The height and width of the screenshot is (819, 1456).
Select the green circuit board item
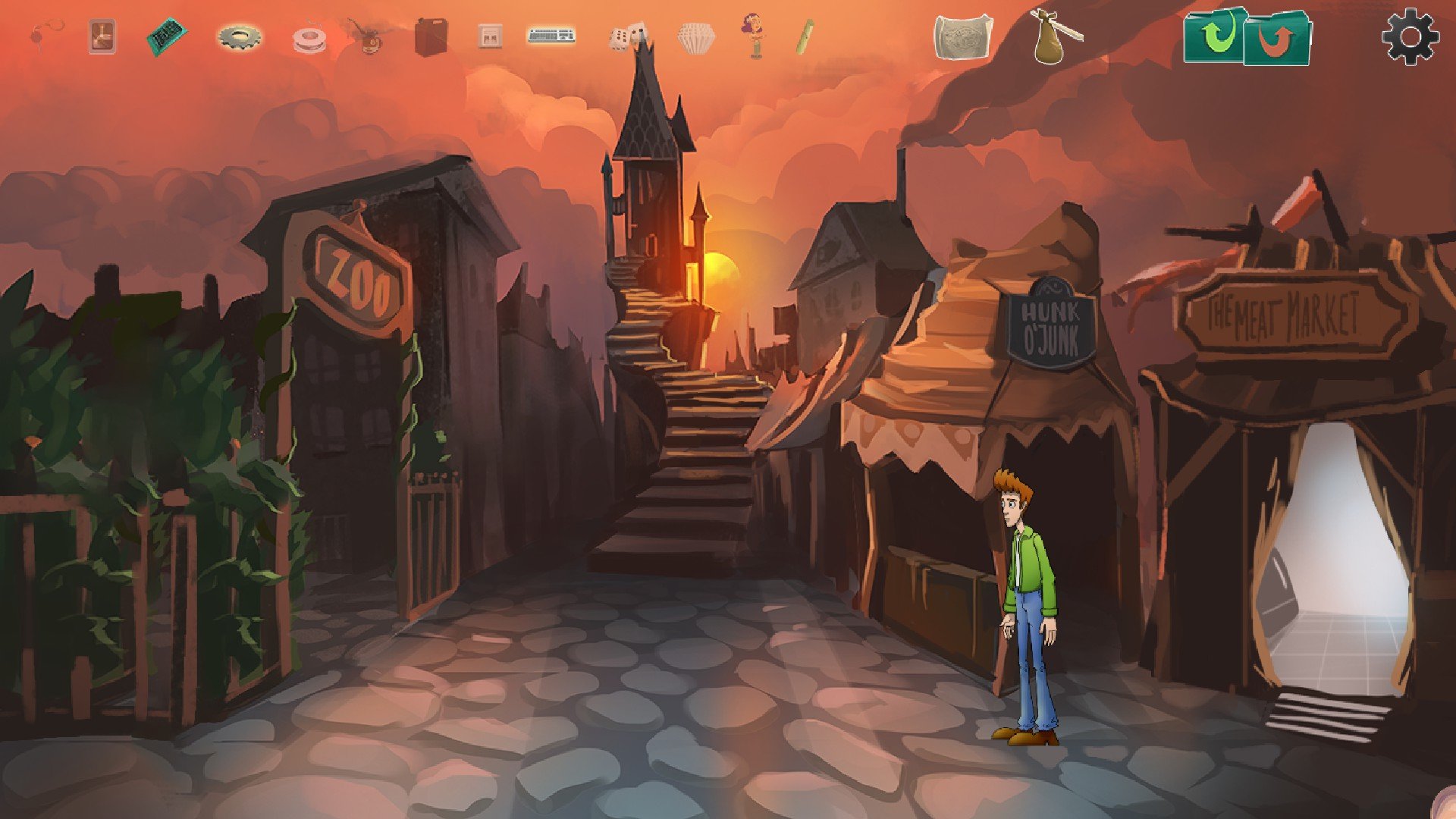[166, 36]
